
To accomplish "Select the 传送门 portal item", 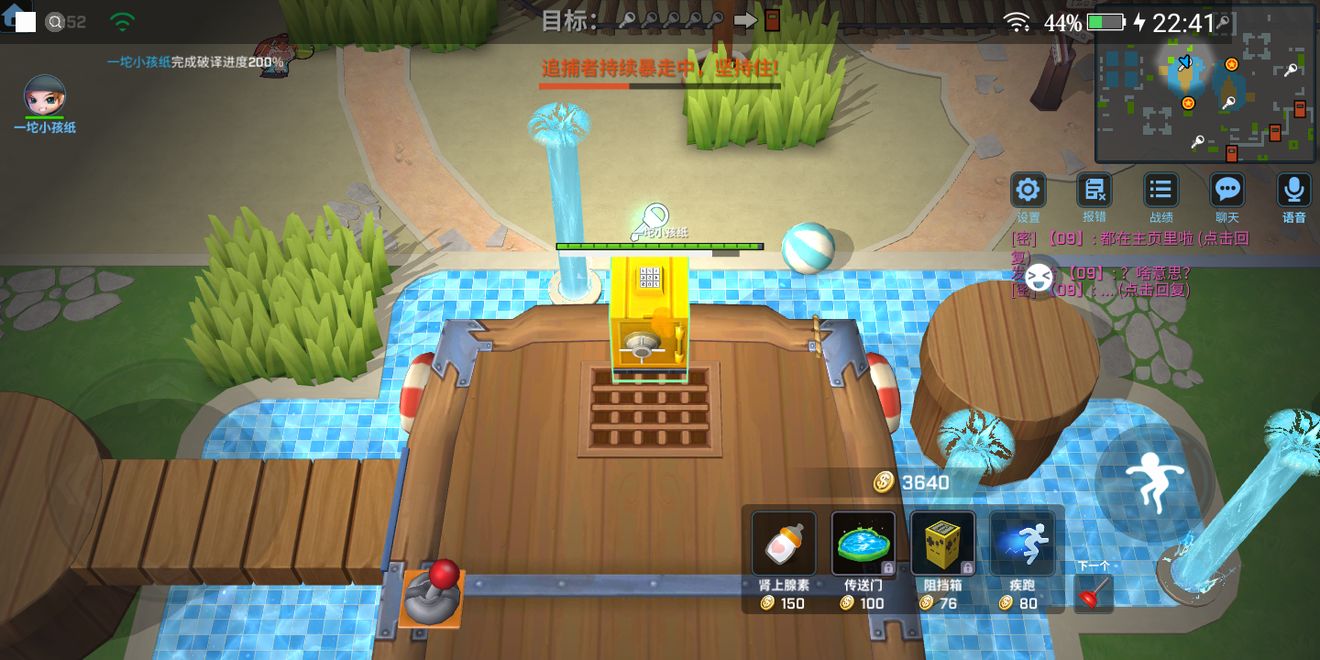I will (863, 545).
